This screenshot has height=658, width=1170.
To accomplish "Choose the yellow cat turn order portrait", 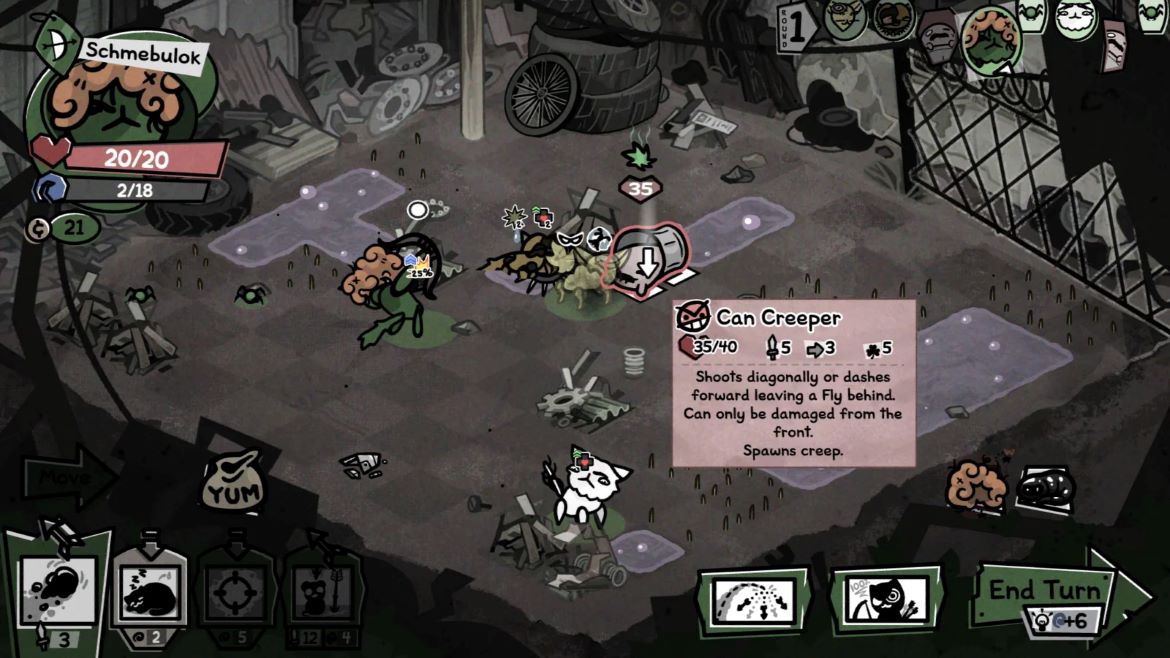I will coord(844,18).
